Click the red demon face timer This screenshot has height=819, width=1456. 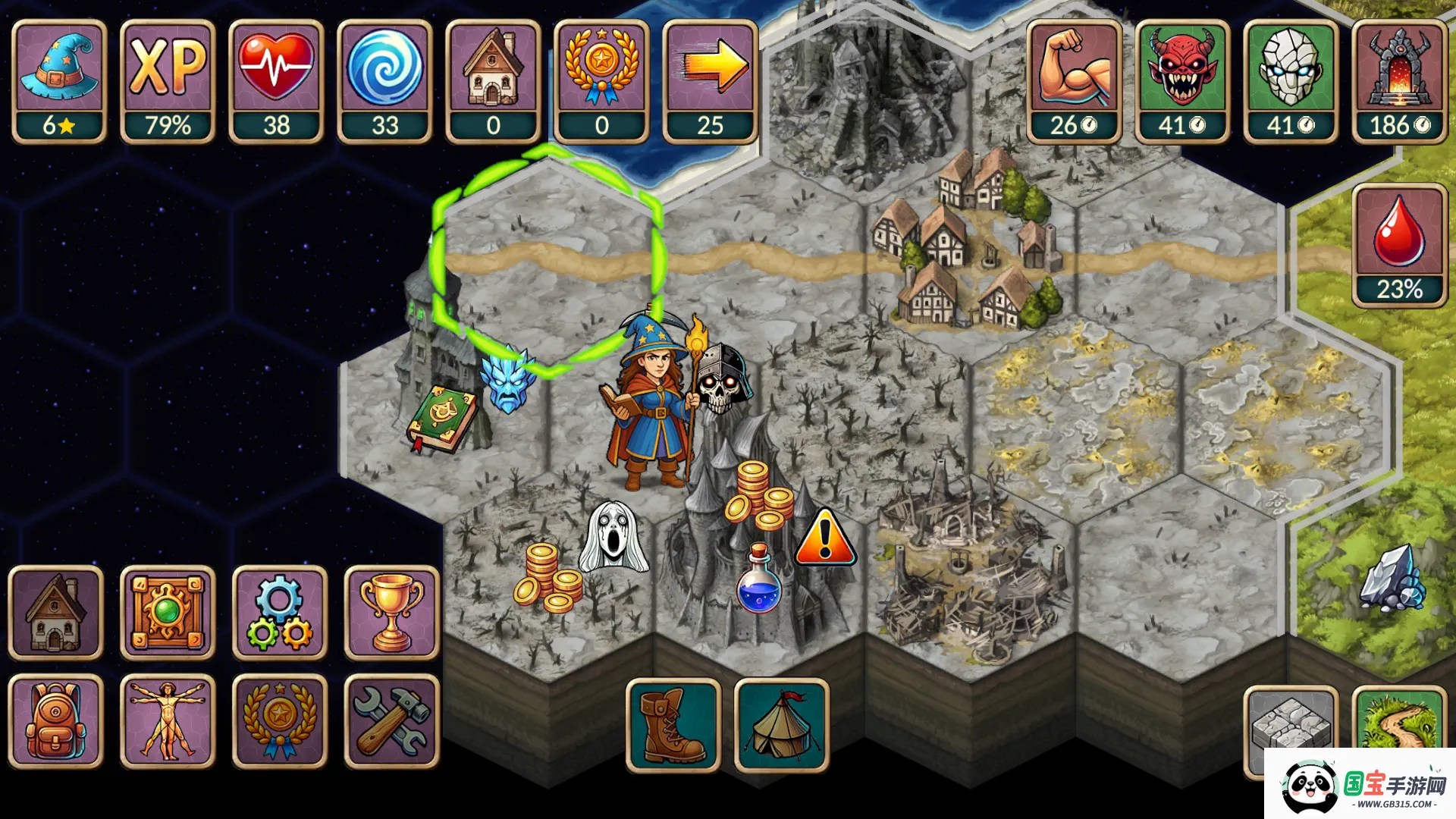1182,80
